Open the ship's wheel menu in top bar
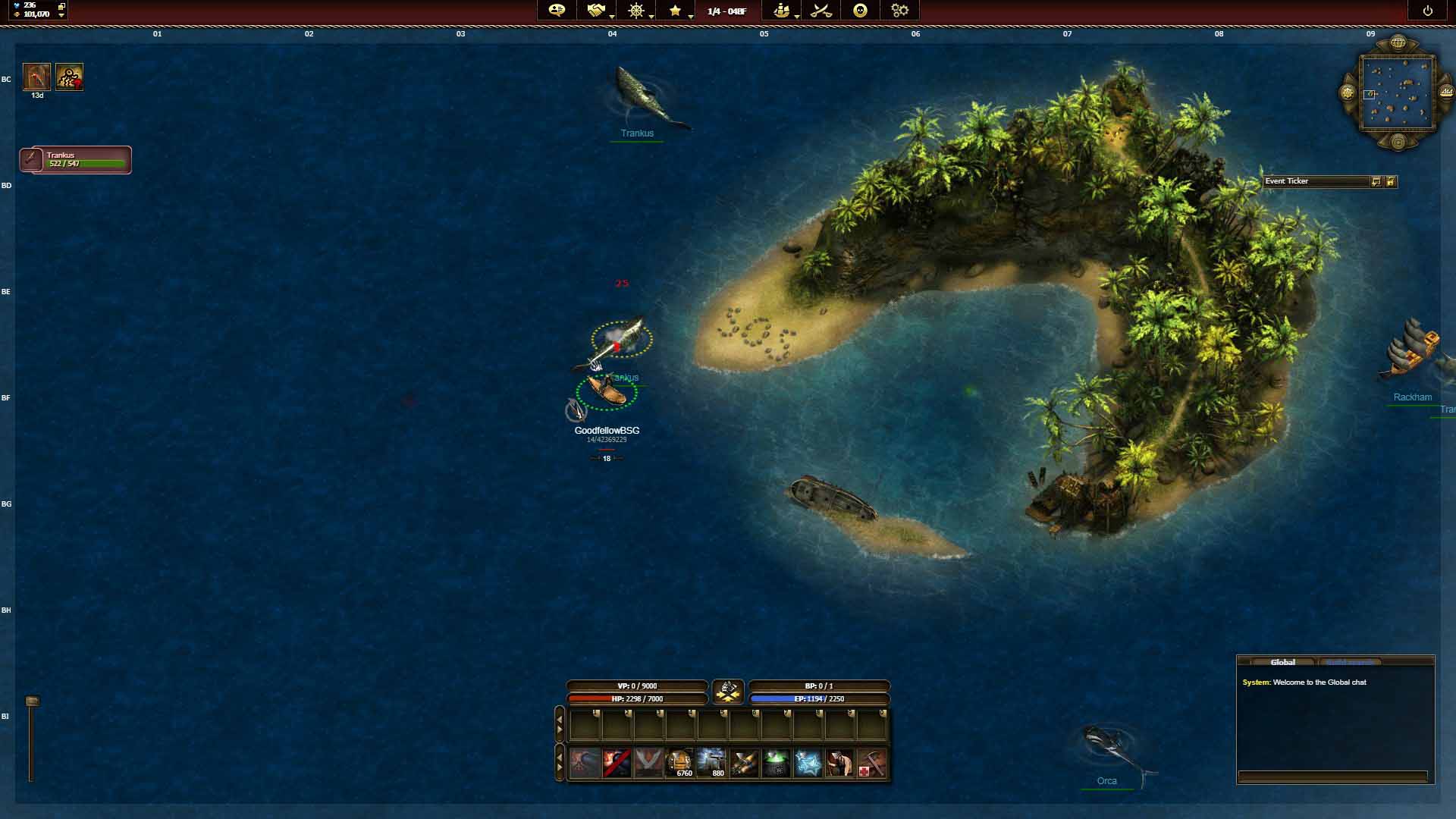 [x=635, y=11]
